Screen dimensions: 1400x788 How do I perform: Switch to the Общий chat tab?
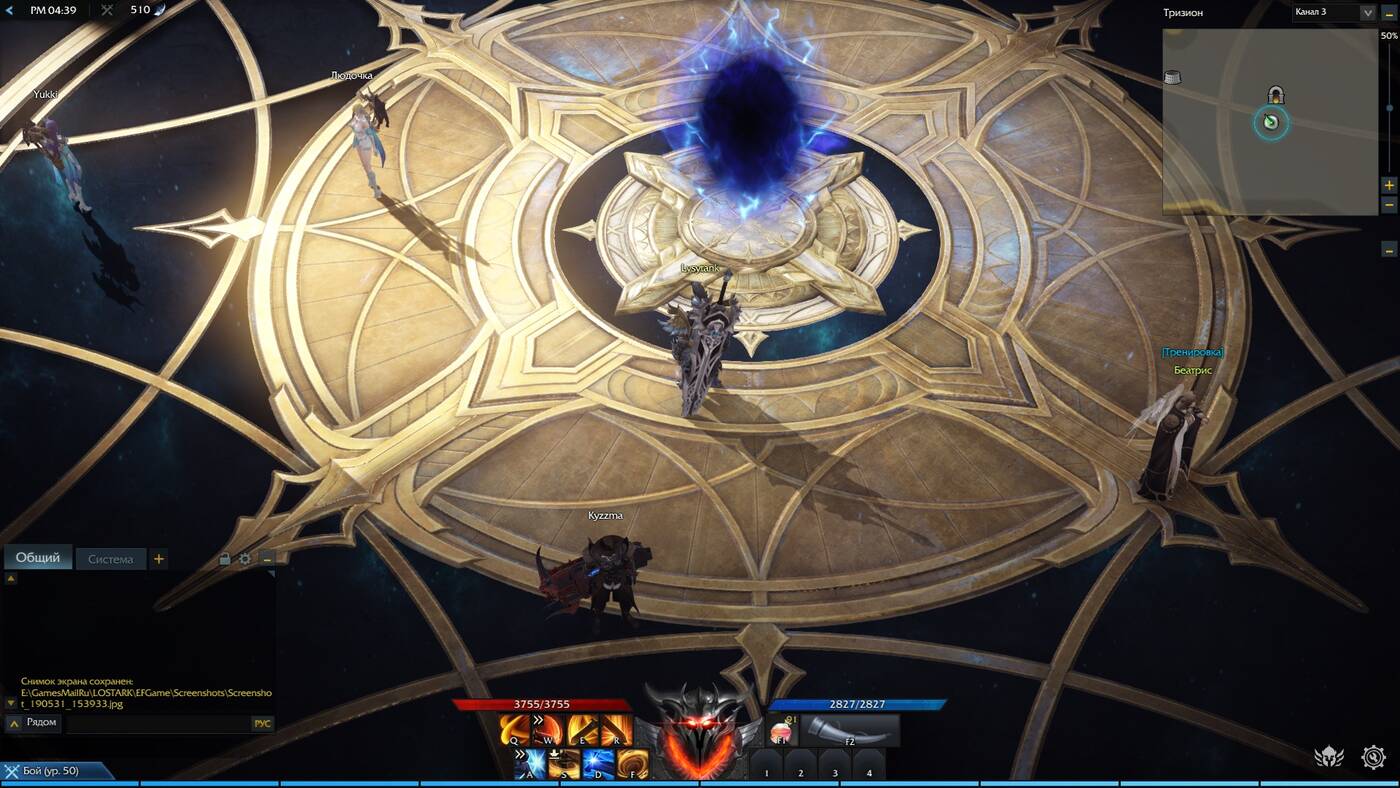(38, 558)
